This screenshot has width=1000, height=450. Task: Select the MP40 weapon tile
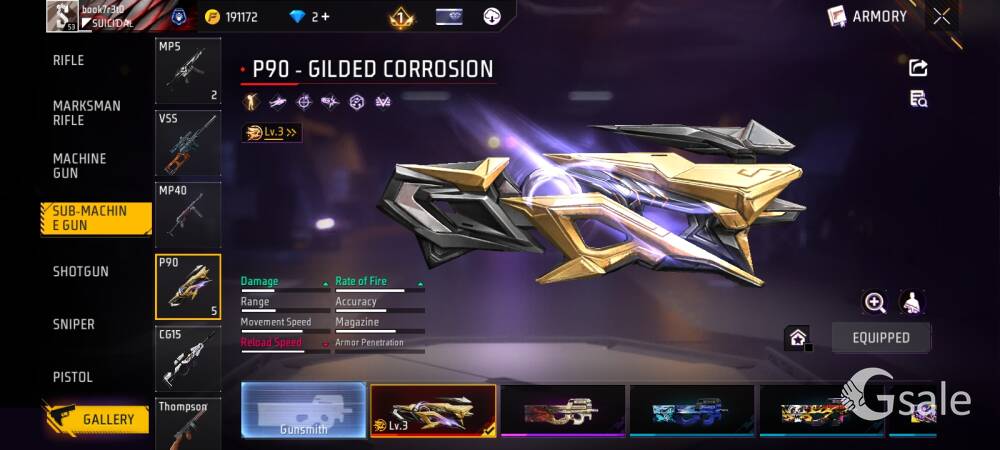pos(188,214)
